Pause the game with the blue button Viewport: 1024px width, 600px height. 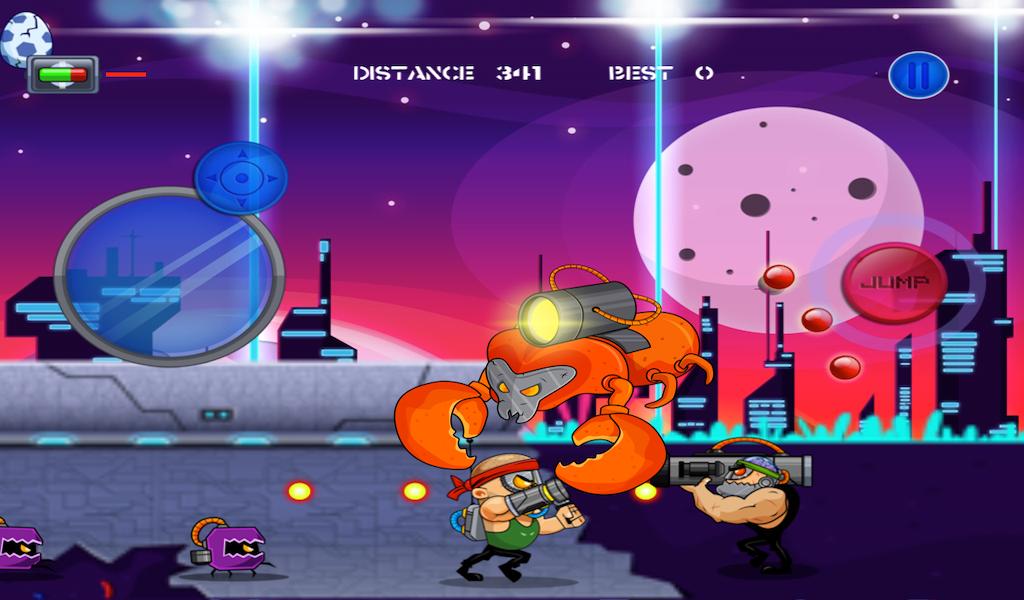(918, 75)
